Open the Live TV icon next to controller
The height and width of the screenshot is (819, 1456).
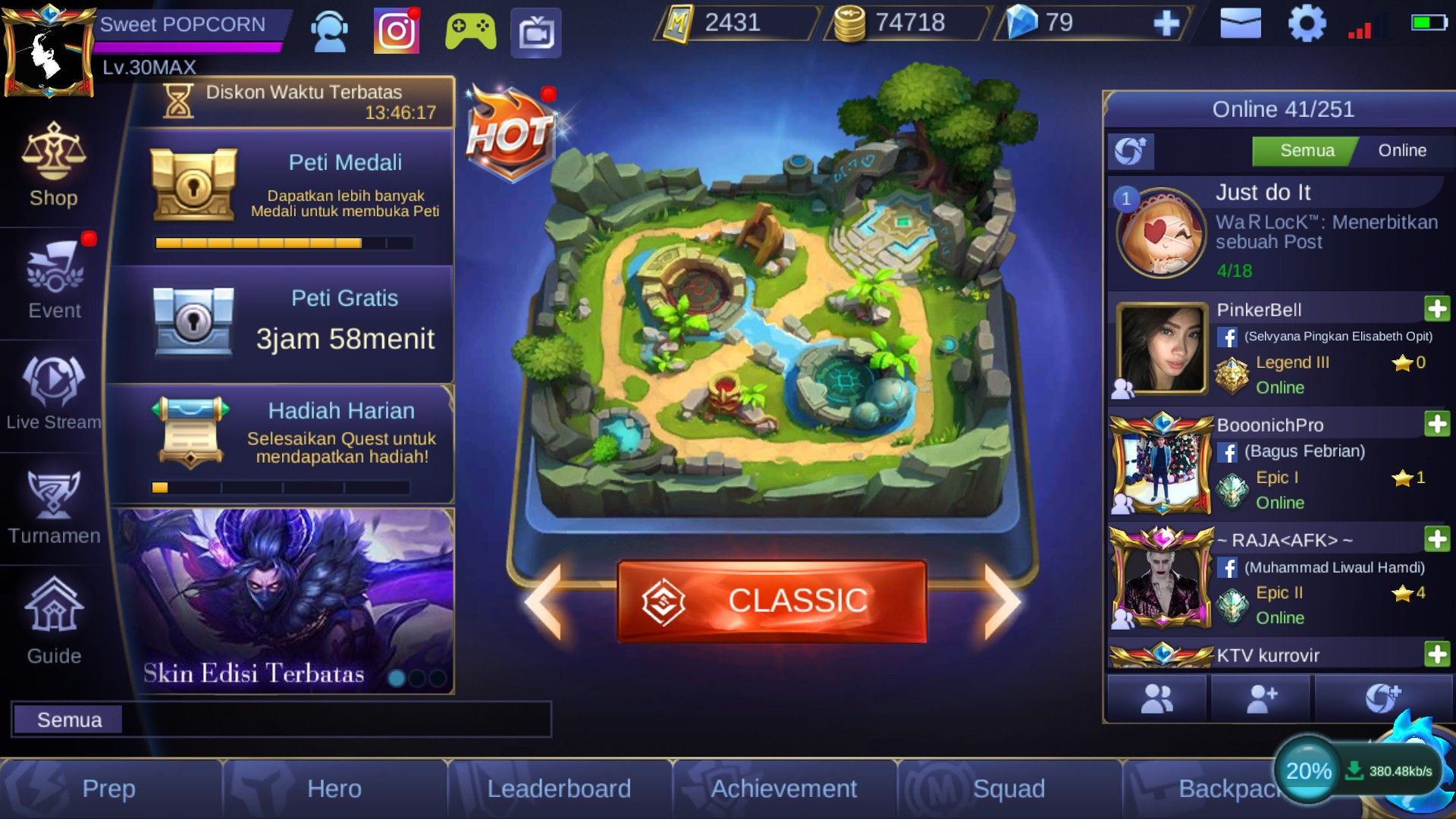(540, 27)
